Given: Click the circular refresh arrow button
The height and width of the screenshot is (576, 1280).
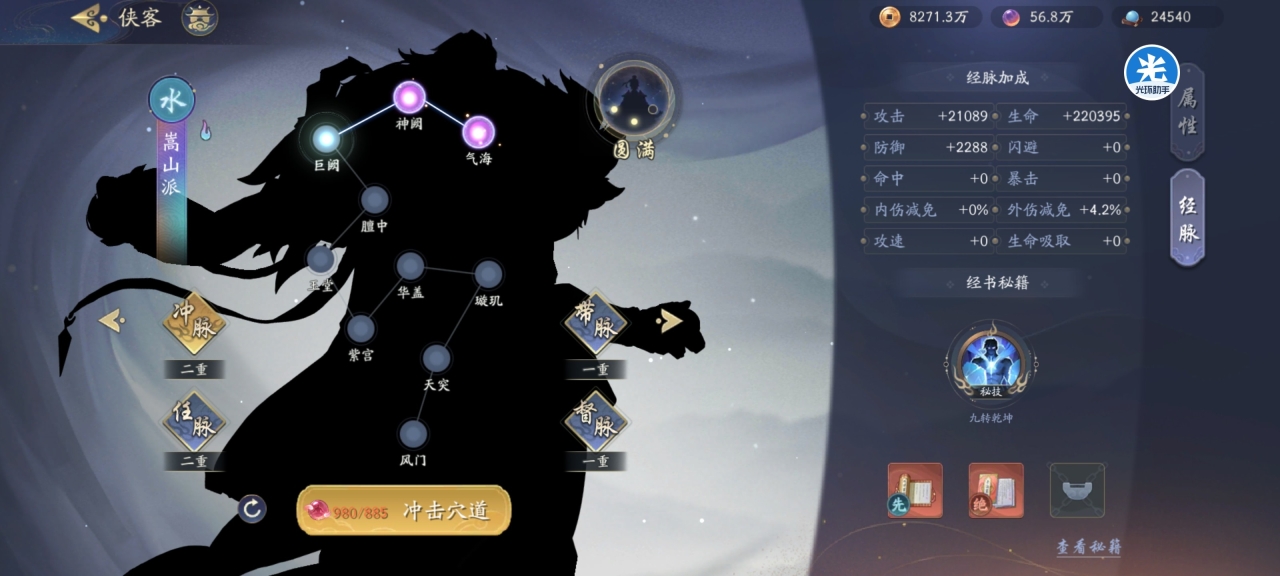Looking at the screenshot, I should (x=252, y=509).
